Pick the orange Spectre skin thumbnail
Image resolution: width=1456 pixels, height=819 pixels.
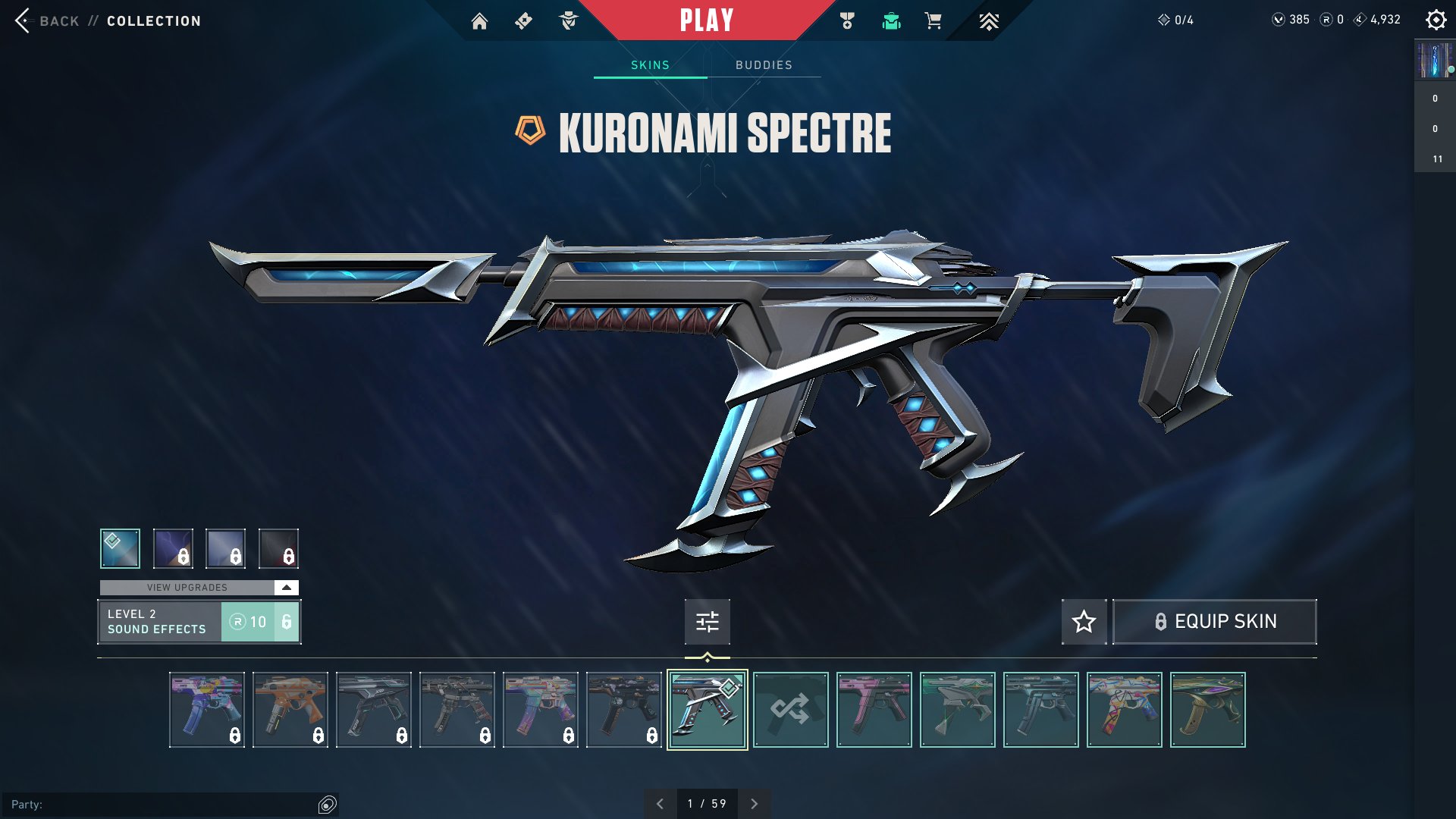290,710
